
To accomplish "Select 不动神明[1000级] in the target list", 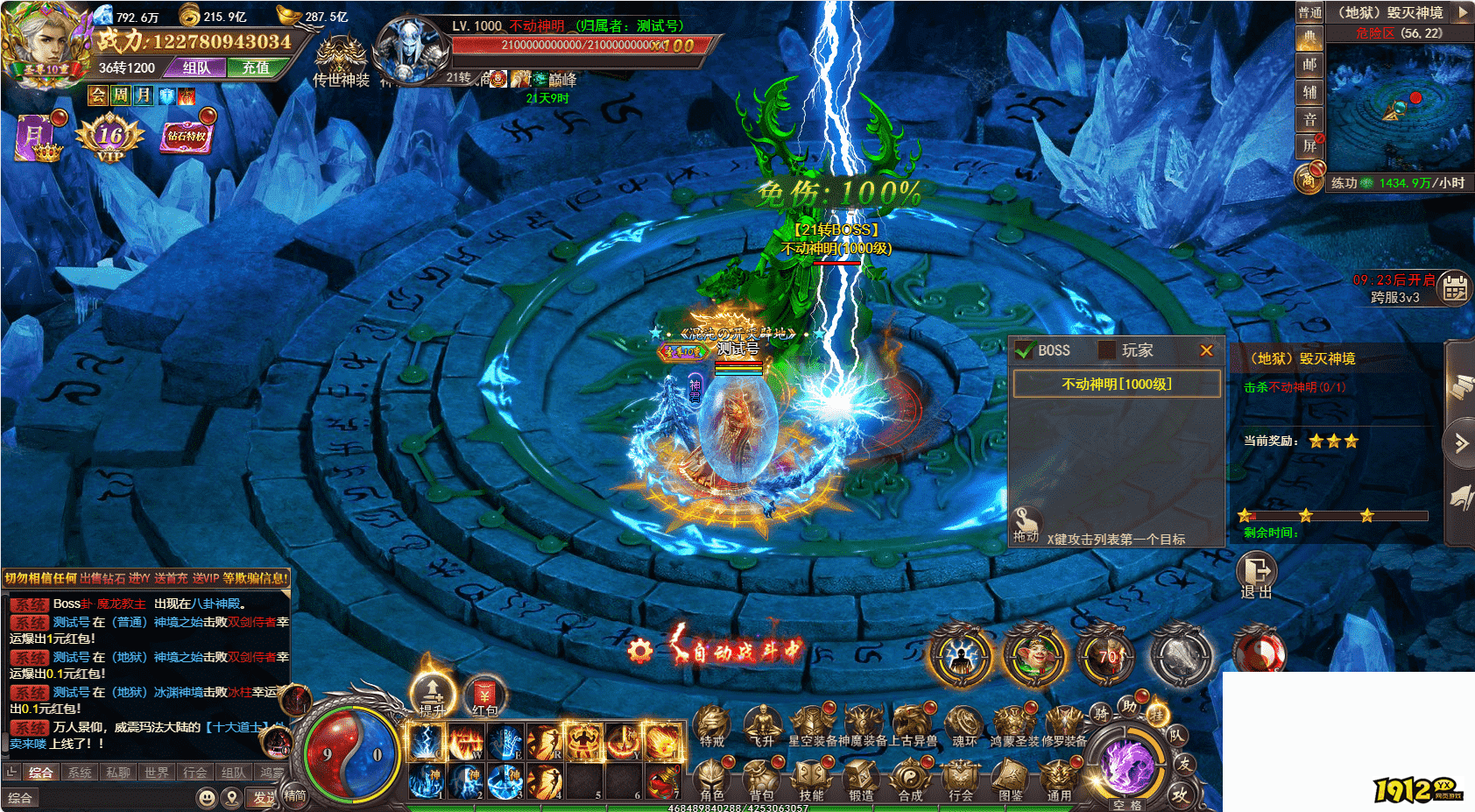I will pos(1117,384).
